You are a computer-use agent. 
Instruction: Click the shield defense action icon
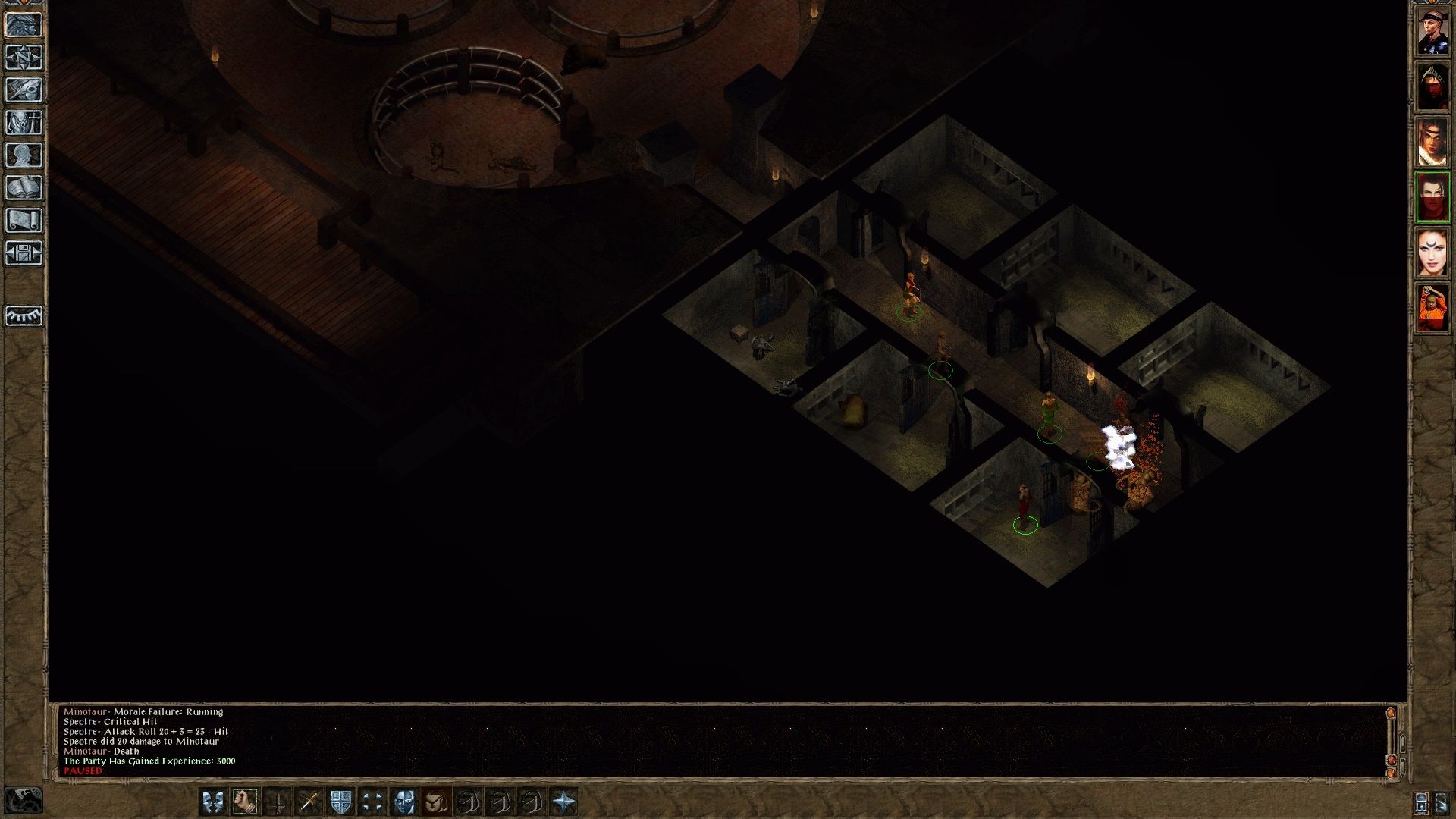[340, 802]
